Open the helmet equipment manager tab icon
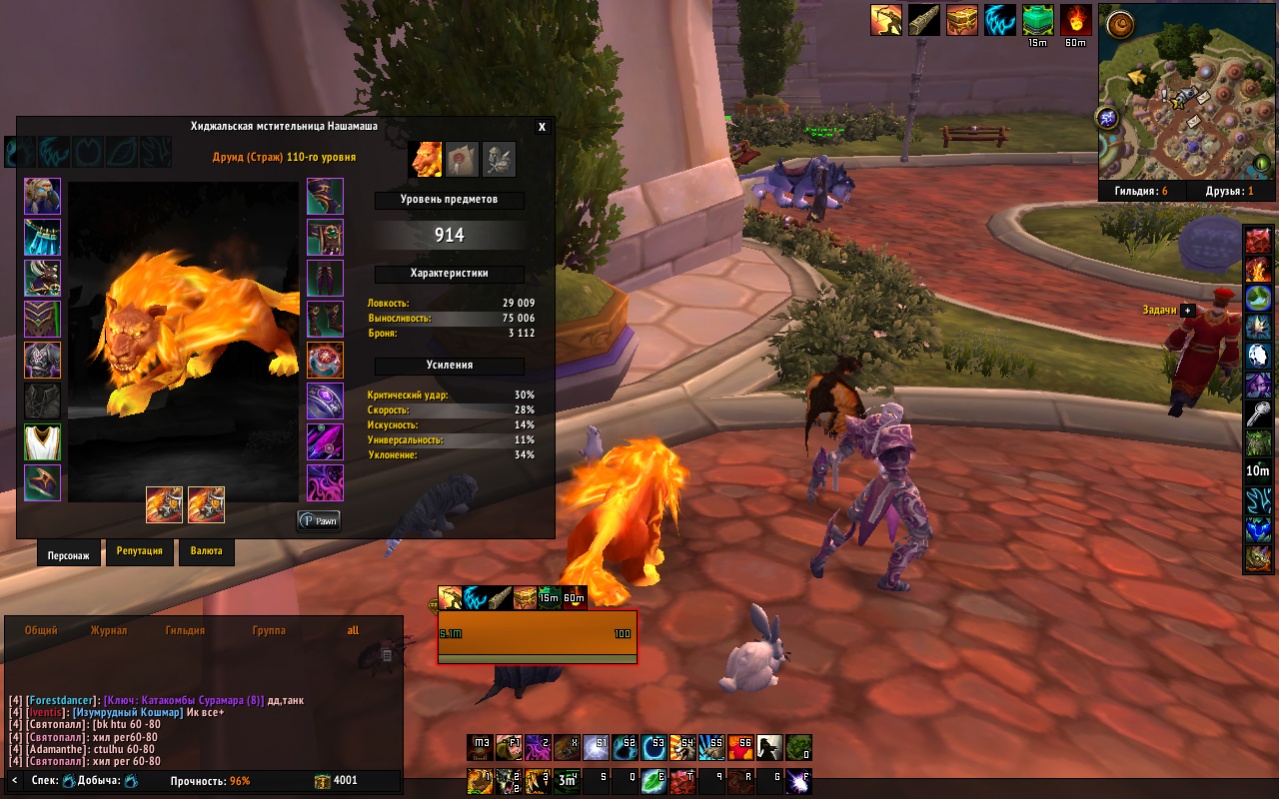 (499, 157)
